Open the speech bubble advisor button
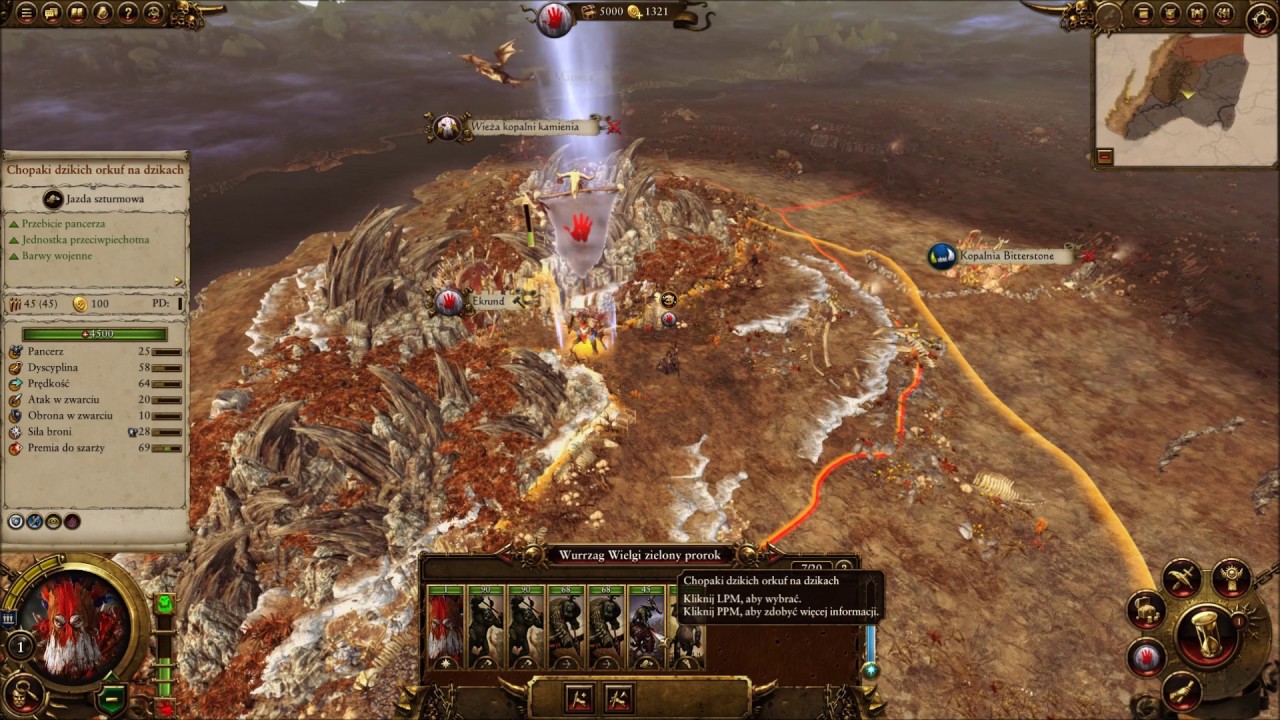 (52, 13)
